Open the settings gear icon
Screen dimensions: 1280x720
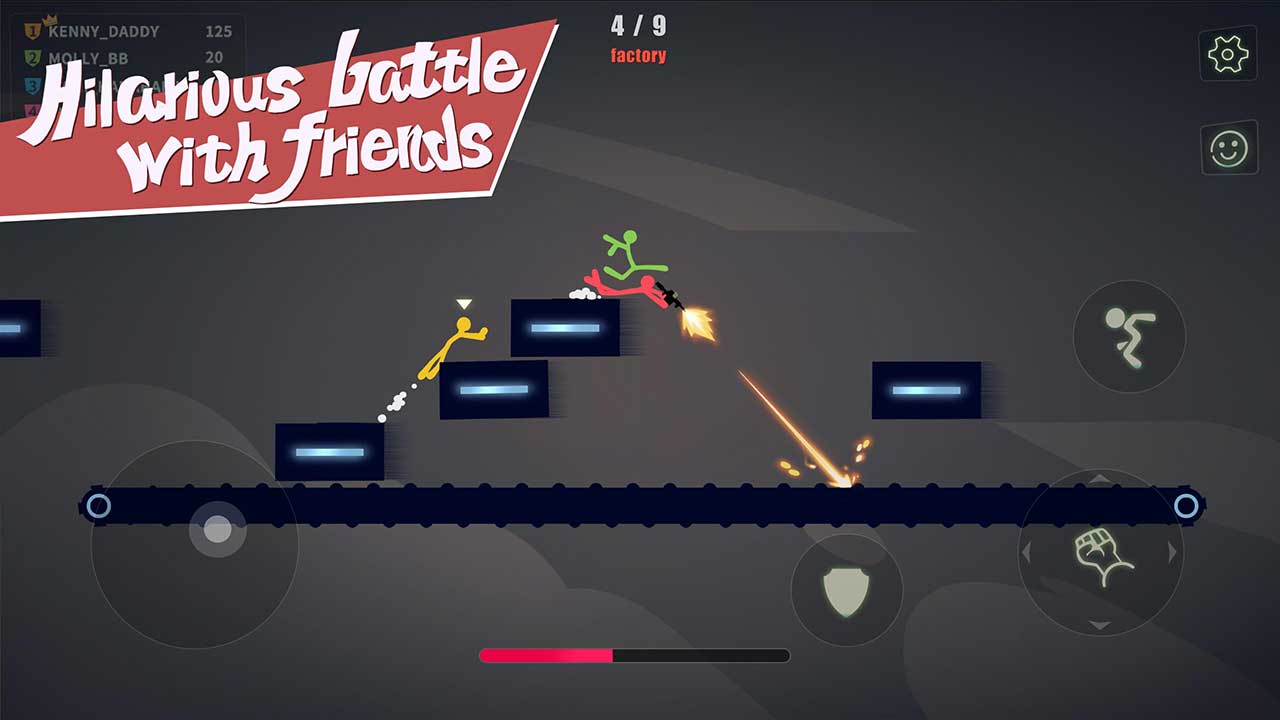pos(1227,55)
